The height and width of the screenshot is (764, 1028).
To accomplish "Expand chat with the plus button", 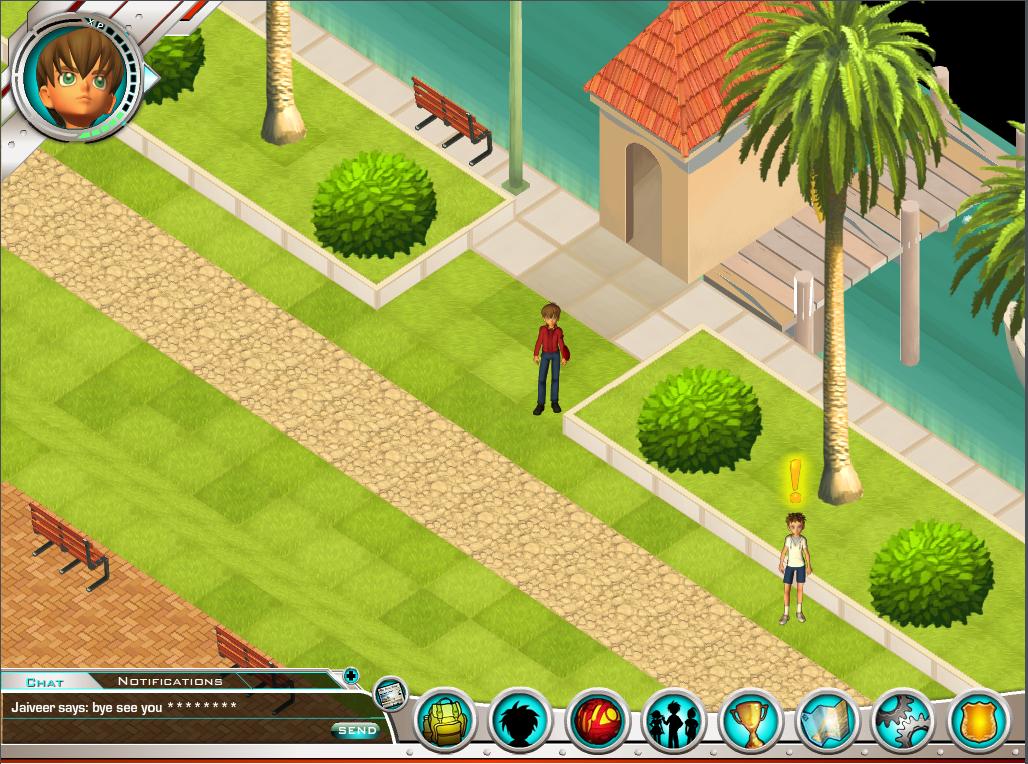I will coord(351,676).
